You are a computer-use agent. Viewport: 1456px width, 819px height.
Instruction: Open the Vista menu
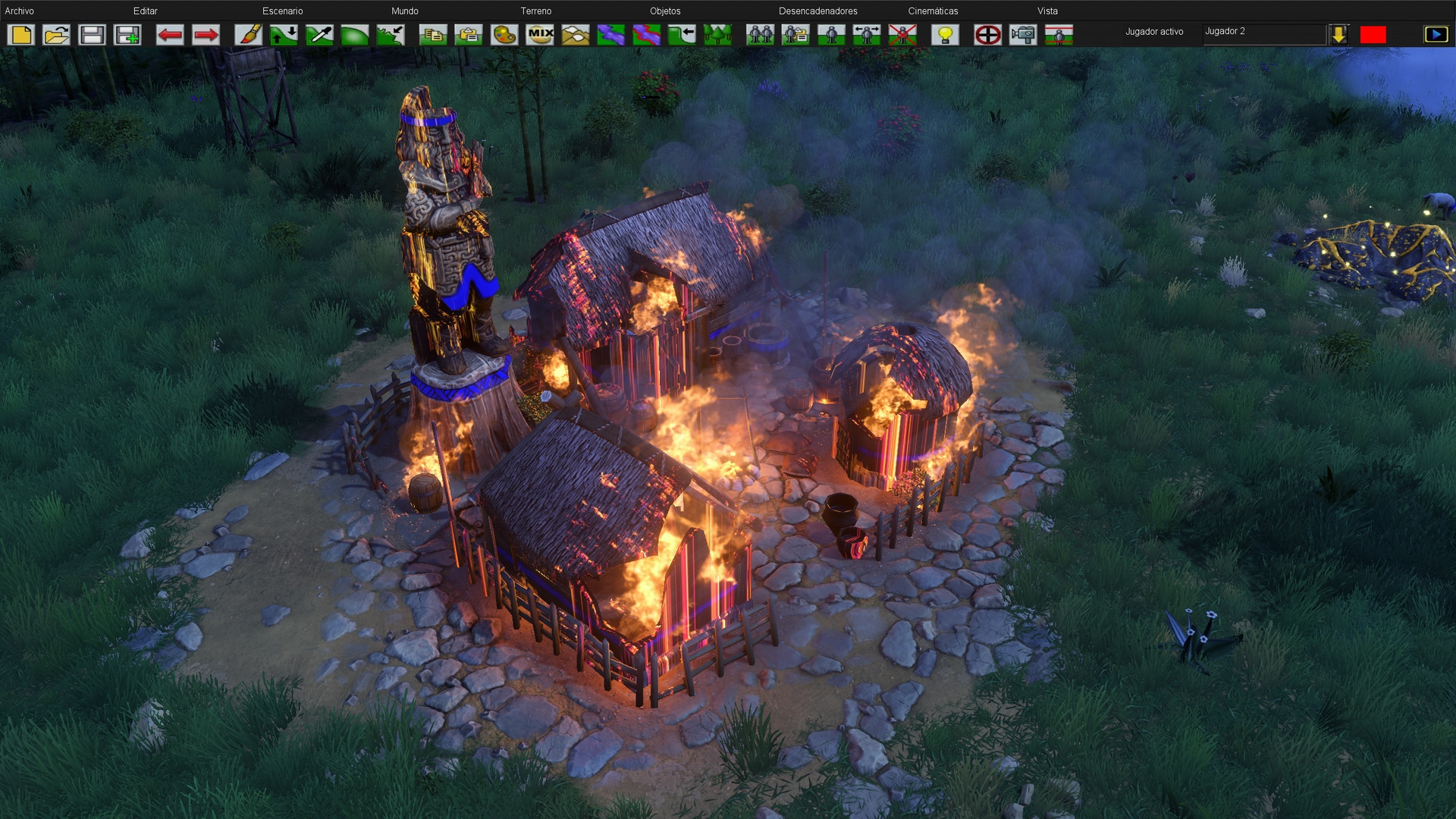pos(1047,11)
